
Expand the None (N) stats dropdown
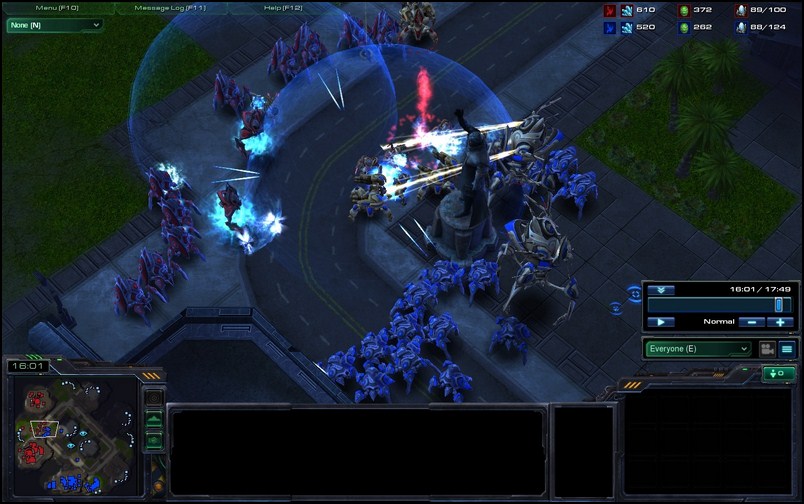point(55,24)
